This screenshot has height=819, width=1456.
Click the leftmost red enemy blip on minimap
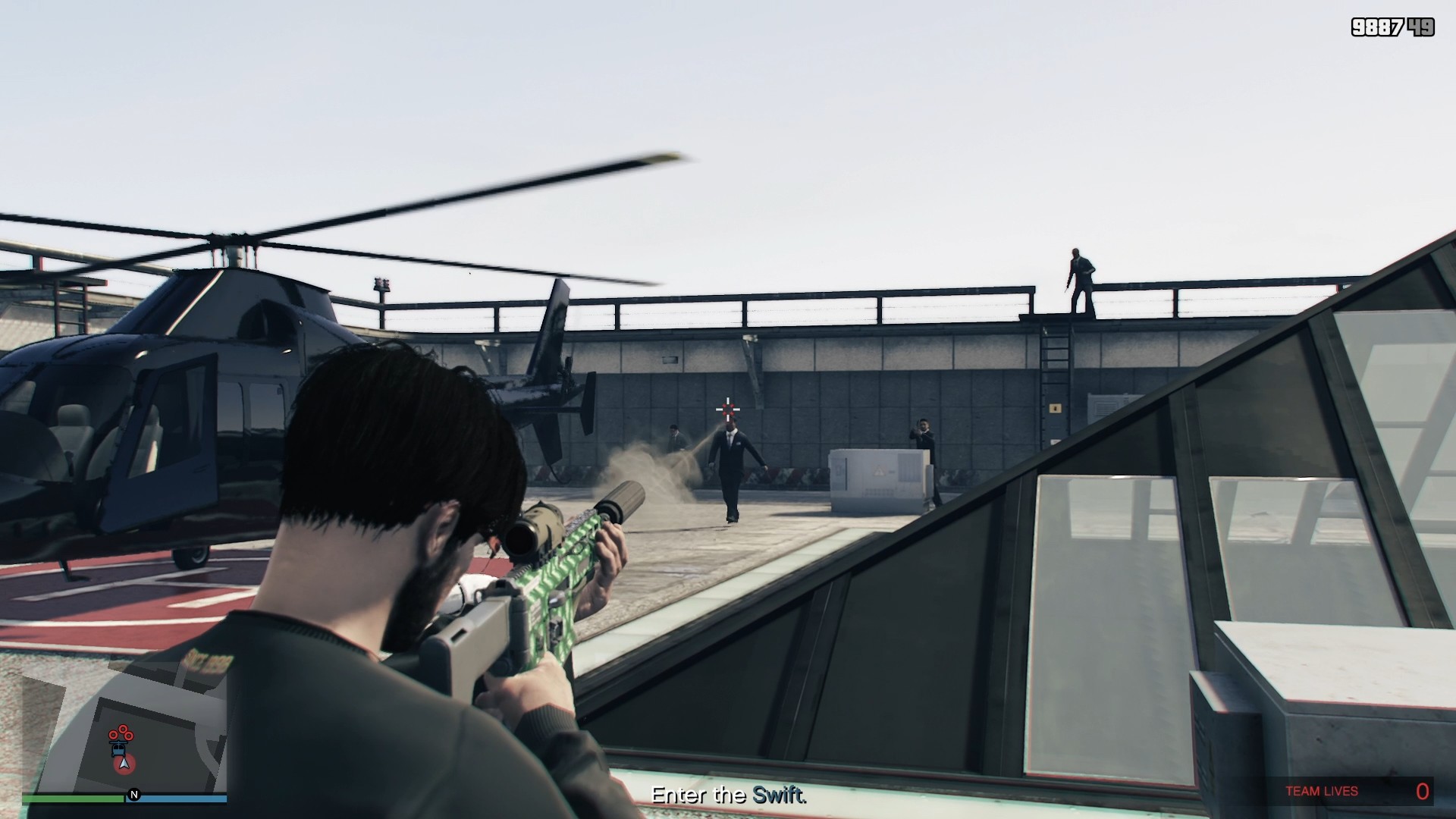pos(113,735)
